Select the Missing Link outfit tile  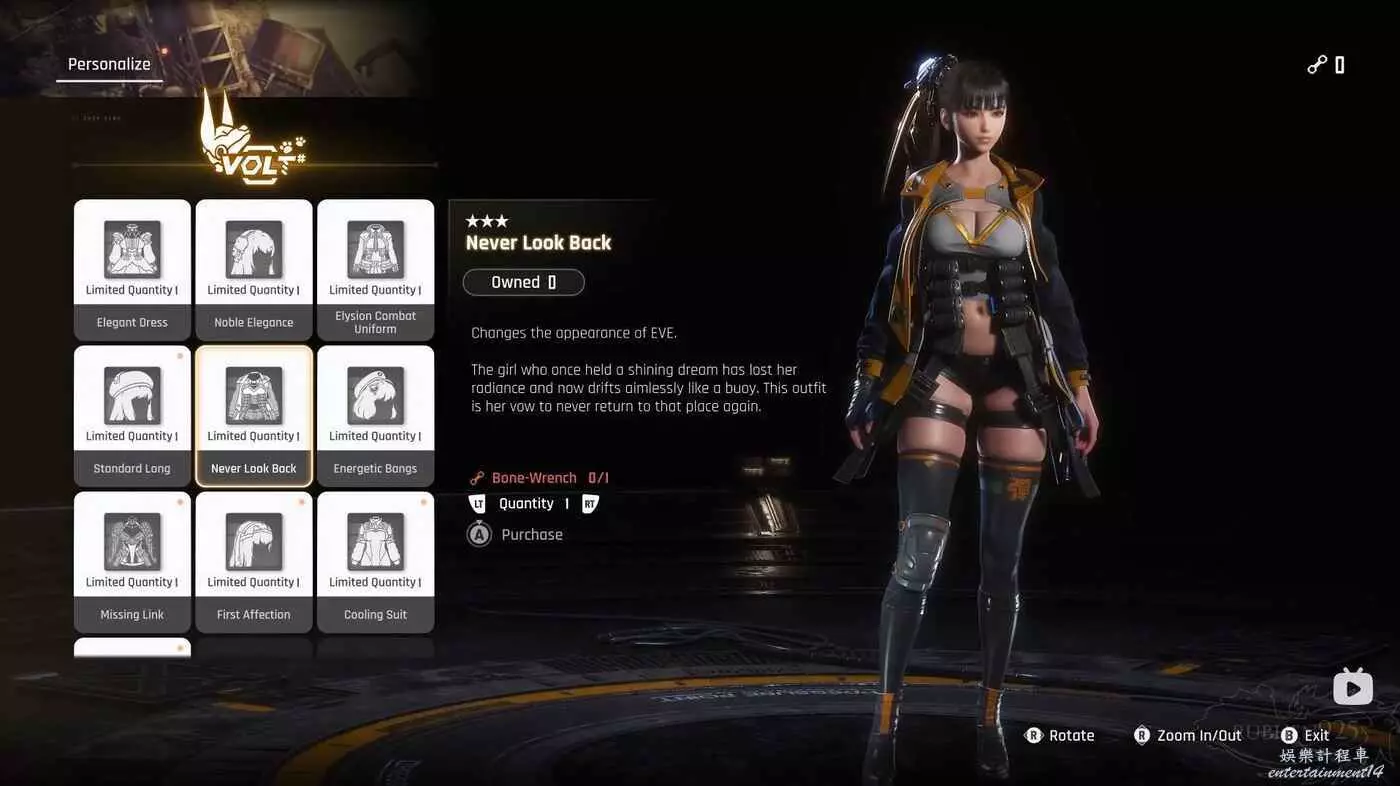tap(132, 562)
